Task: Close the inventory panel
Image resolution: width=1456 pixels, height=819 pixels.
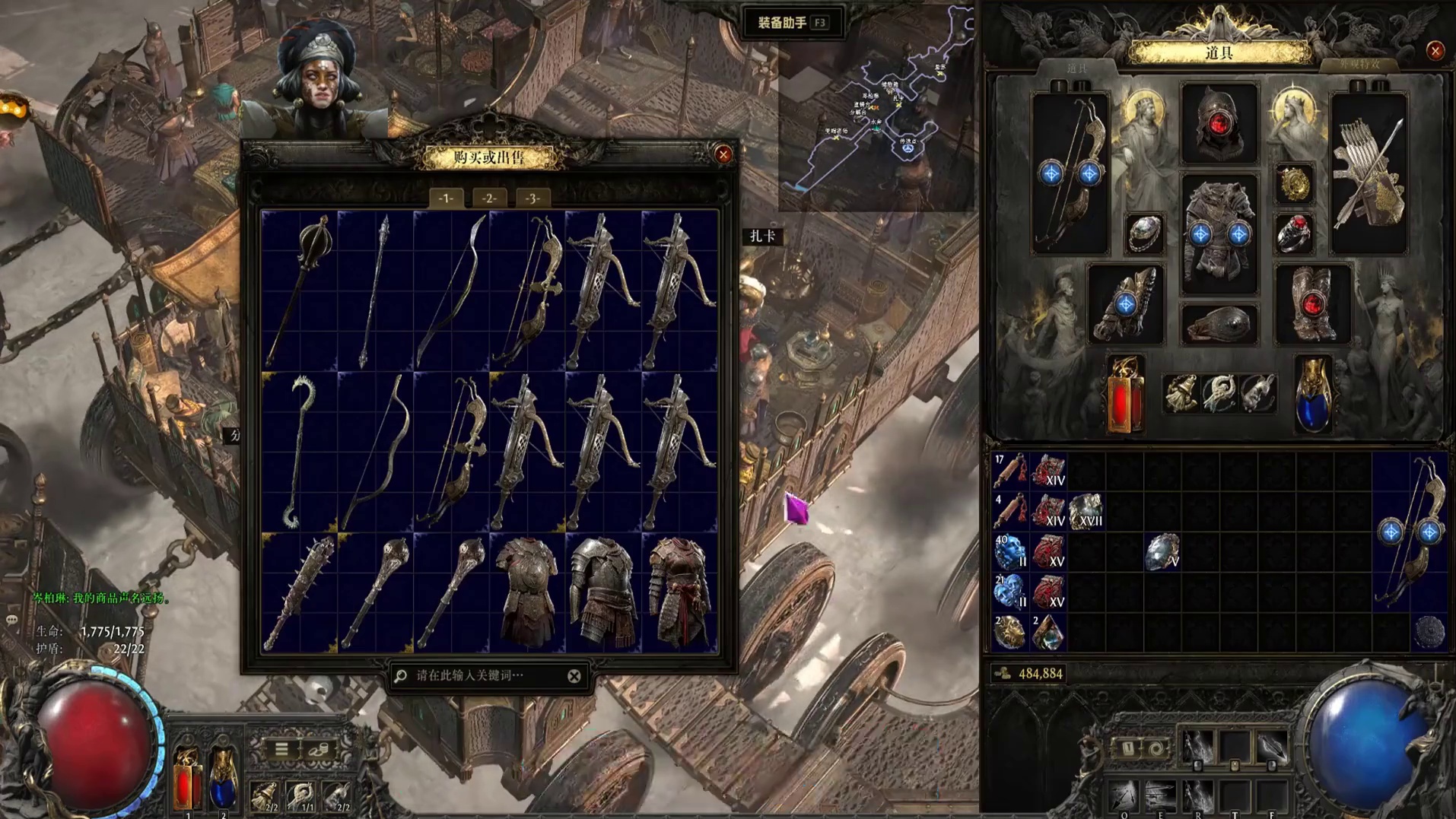Action: [x=1435, y=51]
